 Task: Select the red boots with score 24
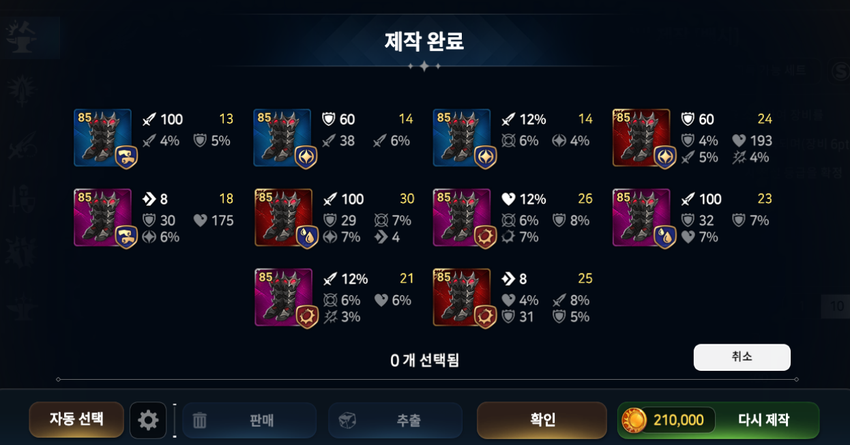(641, 138)
